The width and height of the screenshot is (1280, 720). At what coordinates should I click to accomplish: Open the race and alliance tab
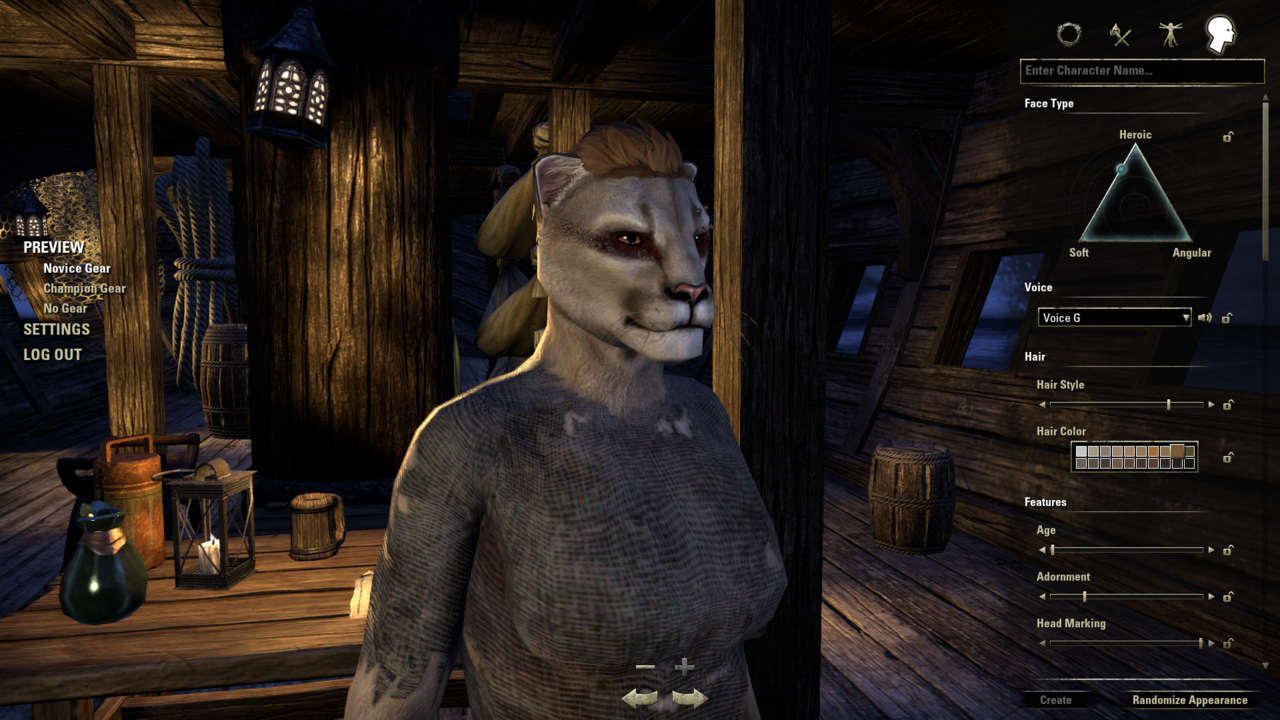1069,35
